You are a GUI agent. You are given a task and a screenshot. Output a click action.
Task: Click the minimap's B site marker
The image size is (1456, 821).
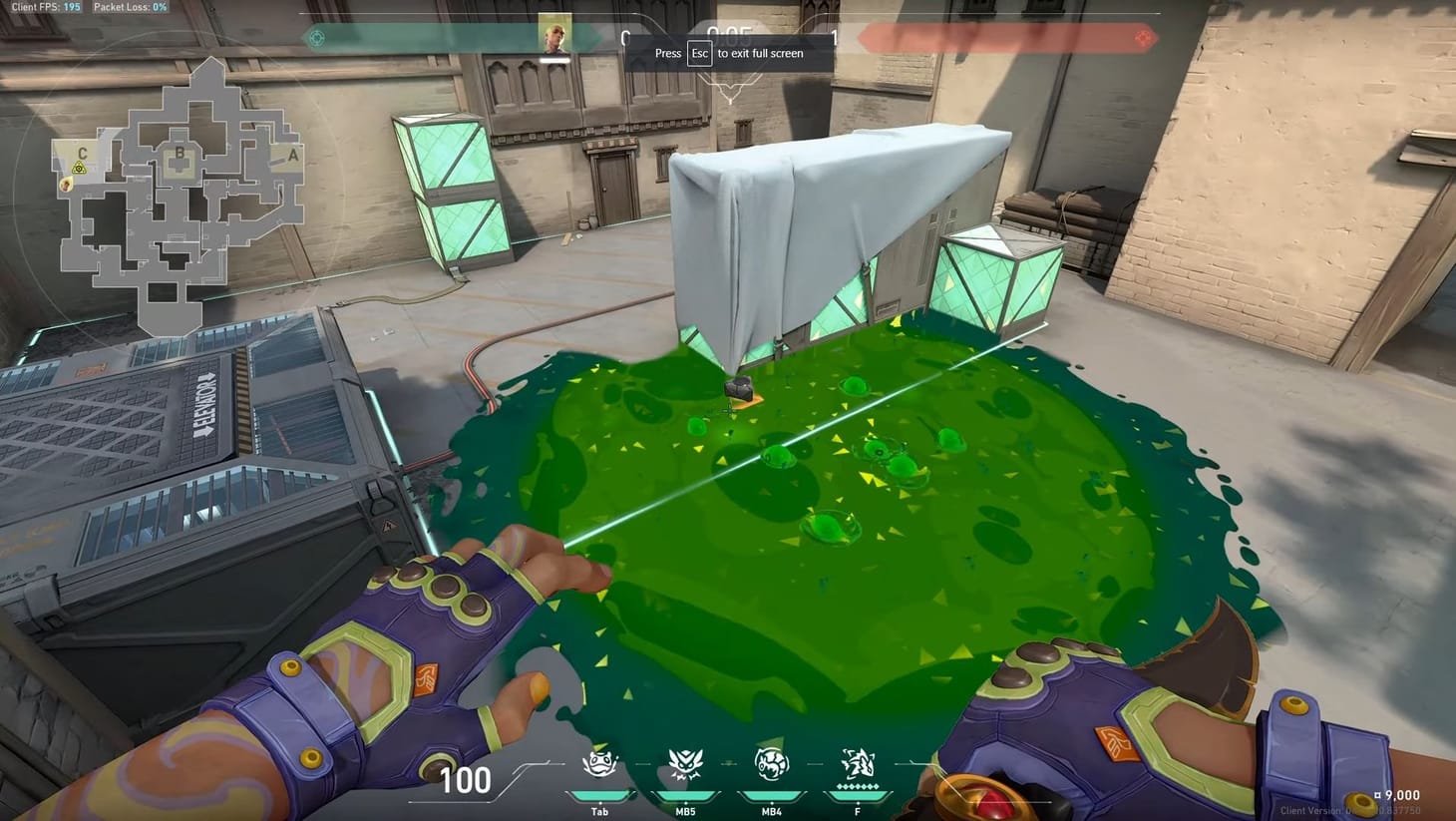(180, 154)
